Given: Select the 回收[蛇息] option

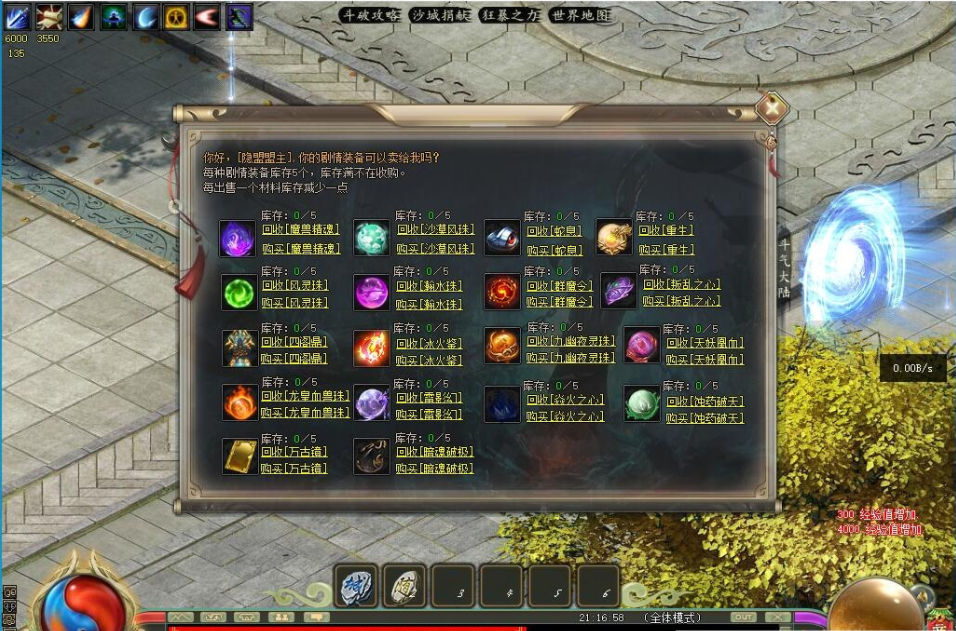Looking at the screenshot, I should [553, 229].
